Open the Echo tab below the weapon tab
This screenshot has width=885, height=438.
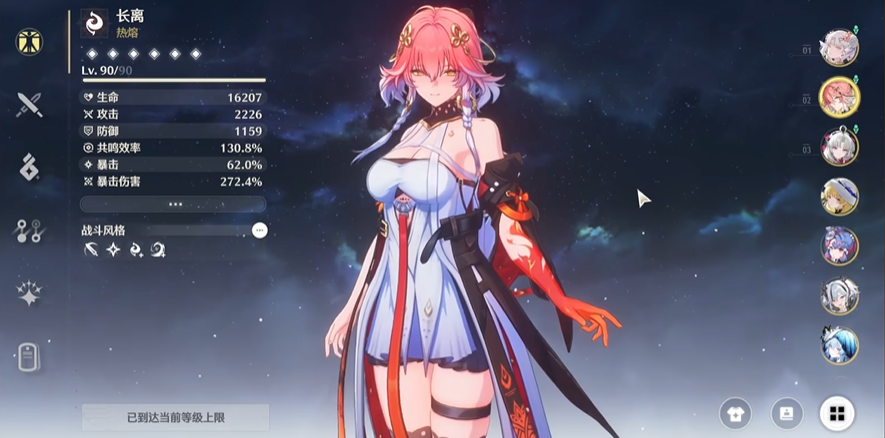29,167
